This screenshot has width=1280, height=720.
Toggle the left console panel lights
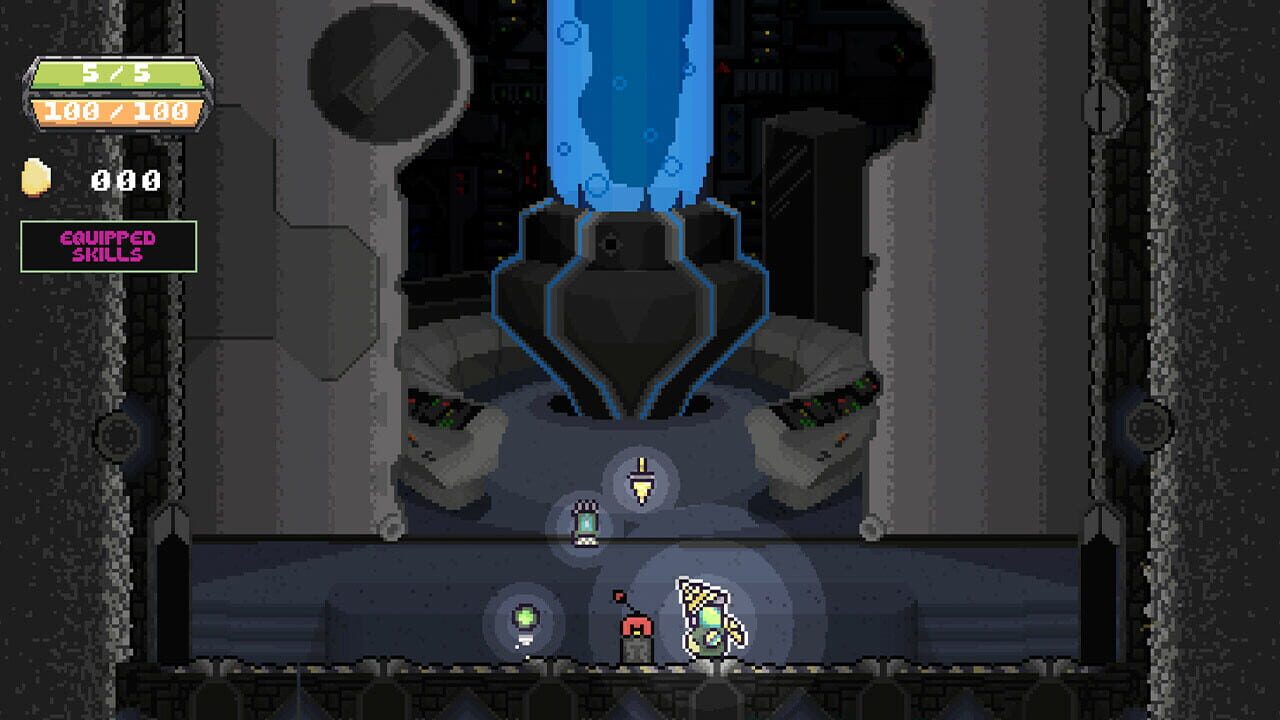point(438,410)
